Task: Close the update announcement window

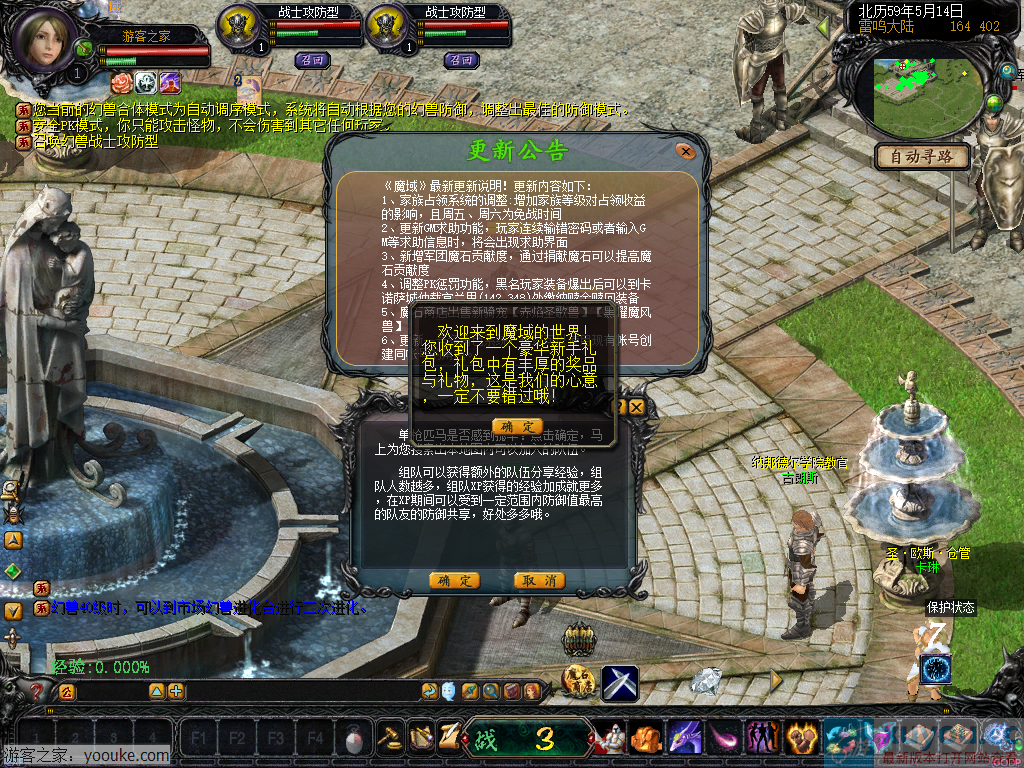Action: (x=685, y=152)
